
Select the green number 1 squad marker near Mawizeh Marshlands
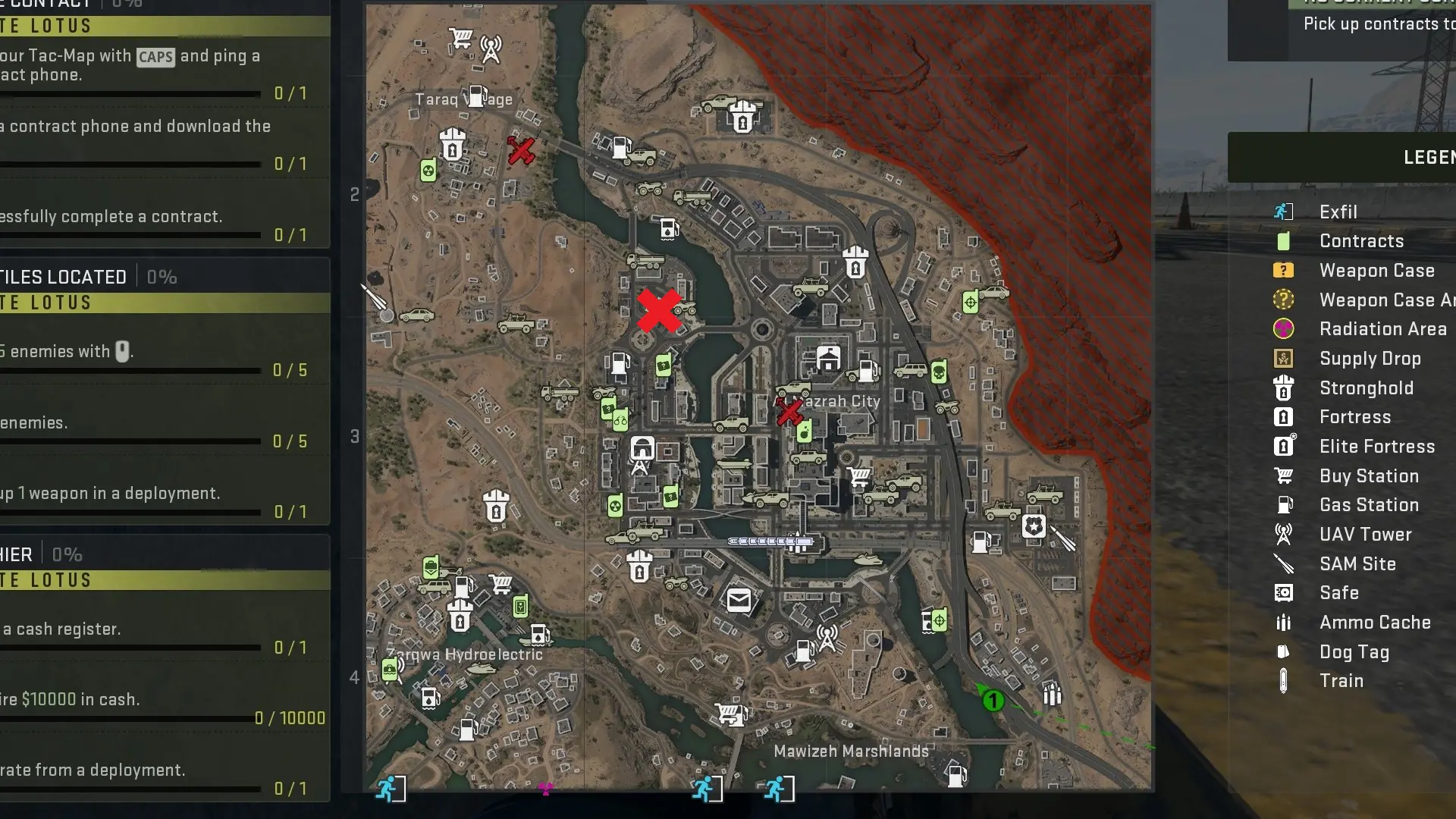[993, 700]
